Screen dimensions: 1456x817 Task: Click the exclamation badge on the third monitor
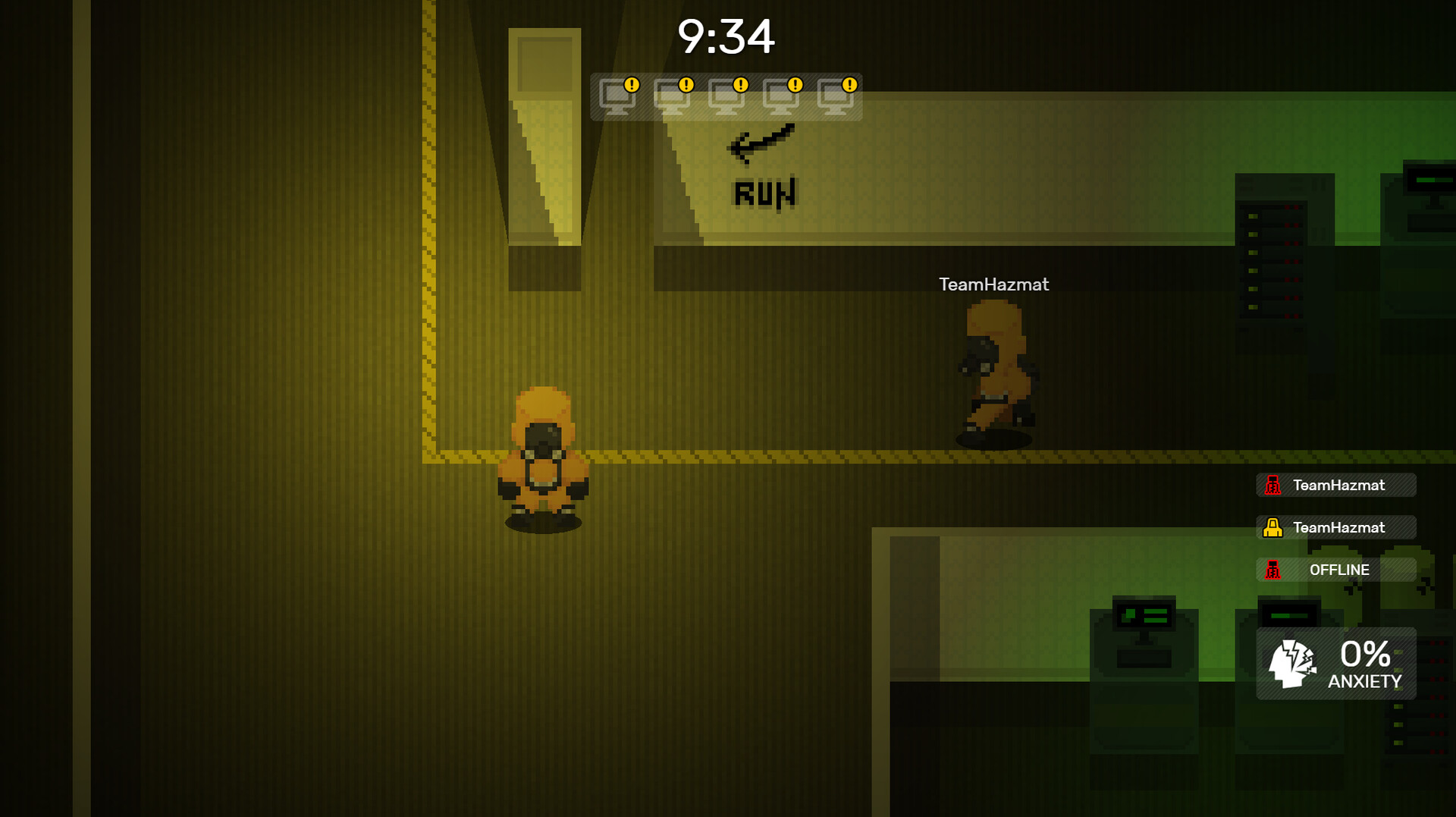(x=739, y=86)
